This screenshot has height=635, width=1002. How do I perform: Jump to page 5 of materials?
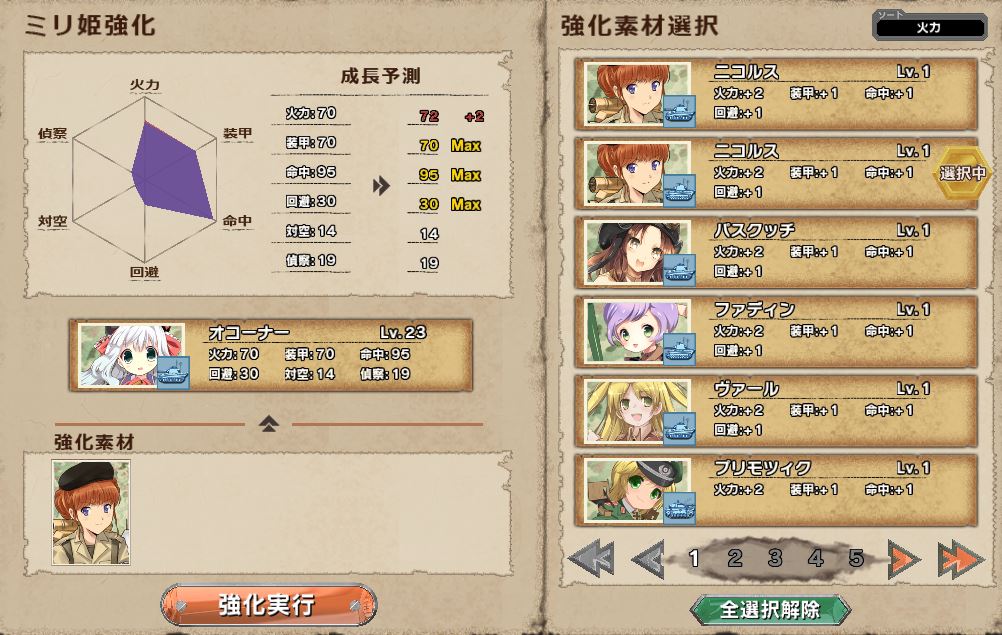[x=856, y=558]
